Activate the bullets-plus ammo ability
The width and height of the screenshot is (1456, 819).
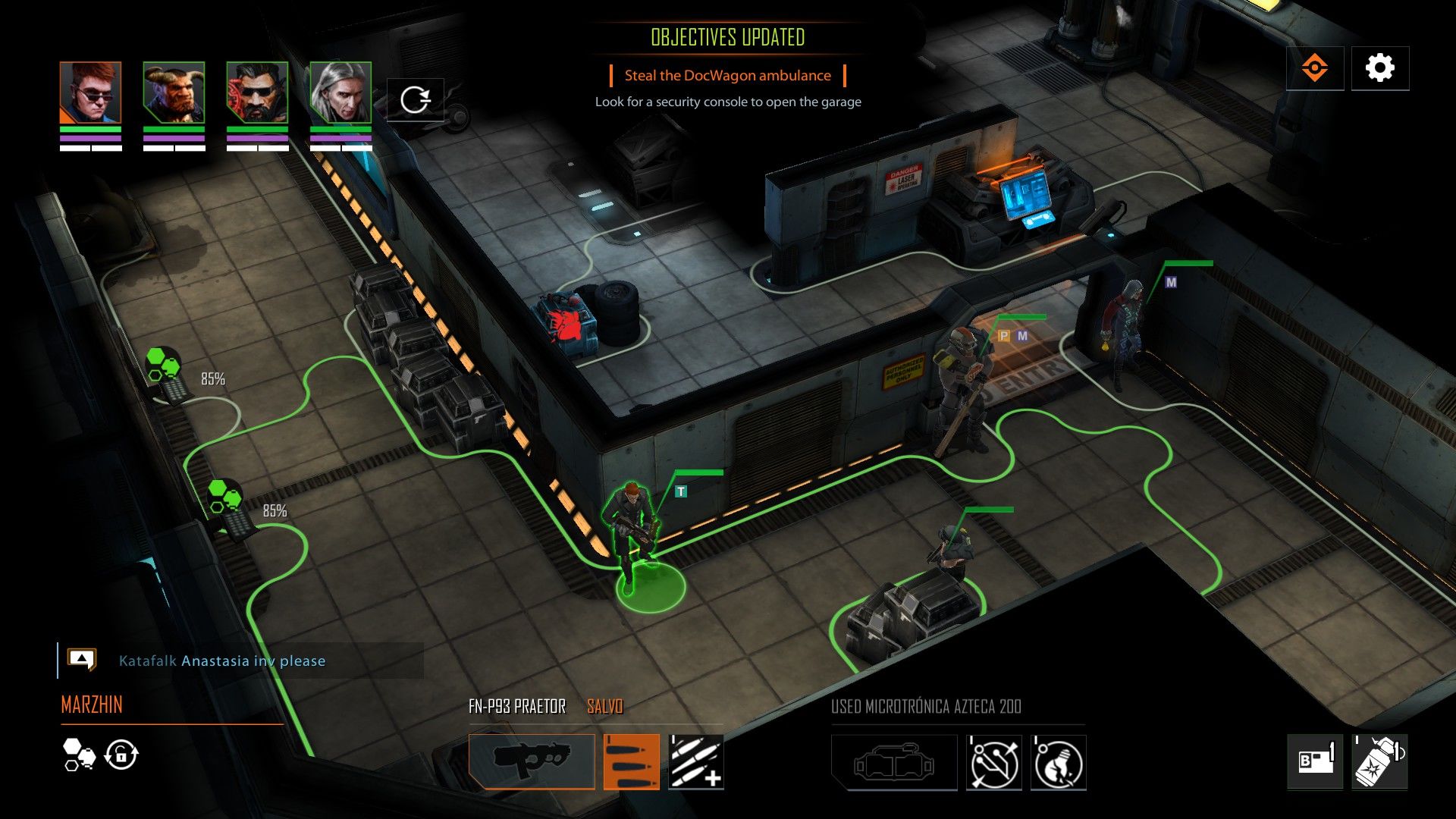(695, 761)
